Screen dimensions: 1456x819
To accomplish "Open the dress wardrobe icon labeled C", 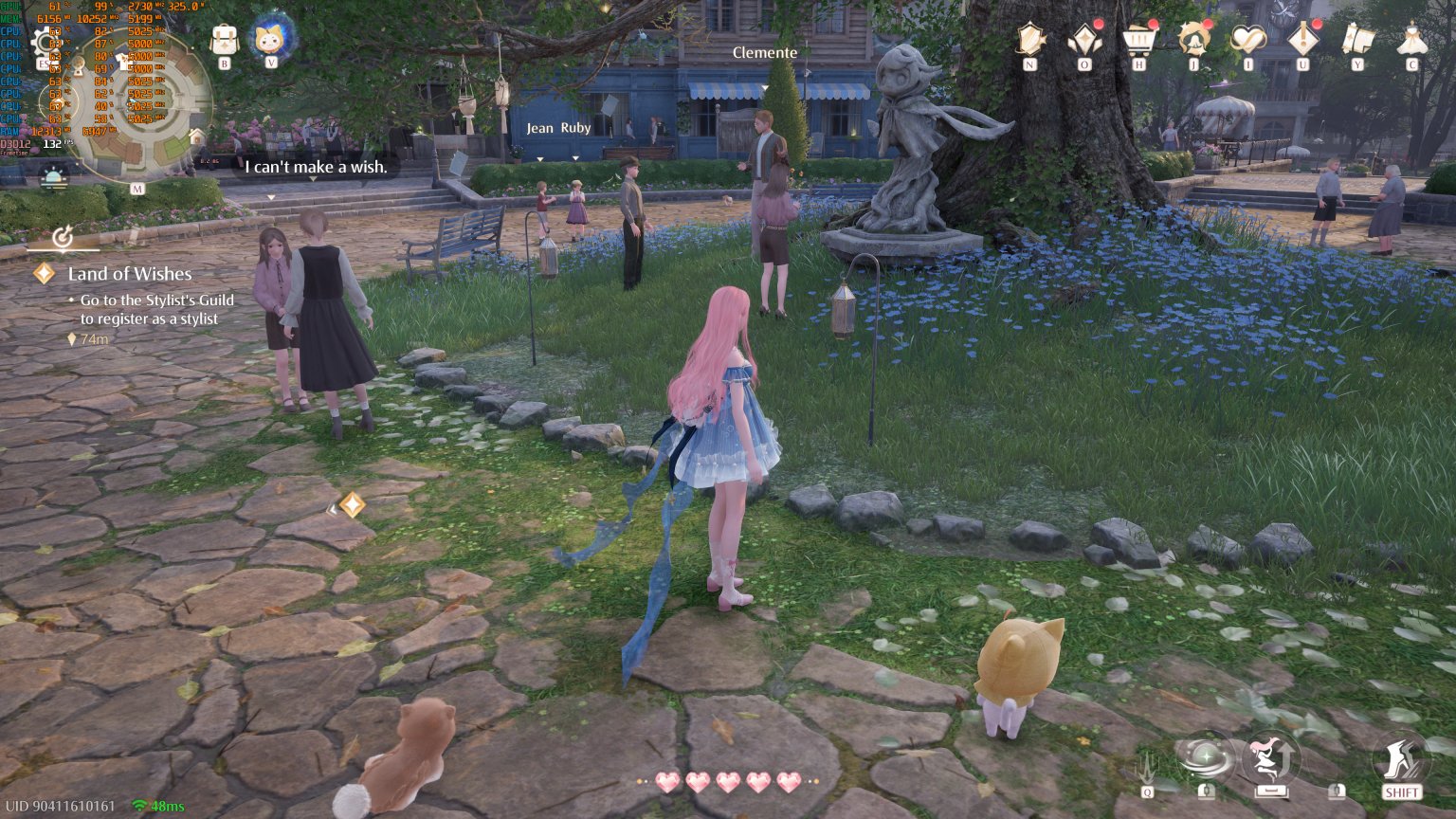I will [x=1413, y=42].
